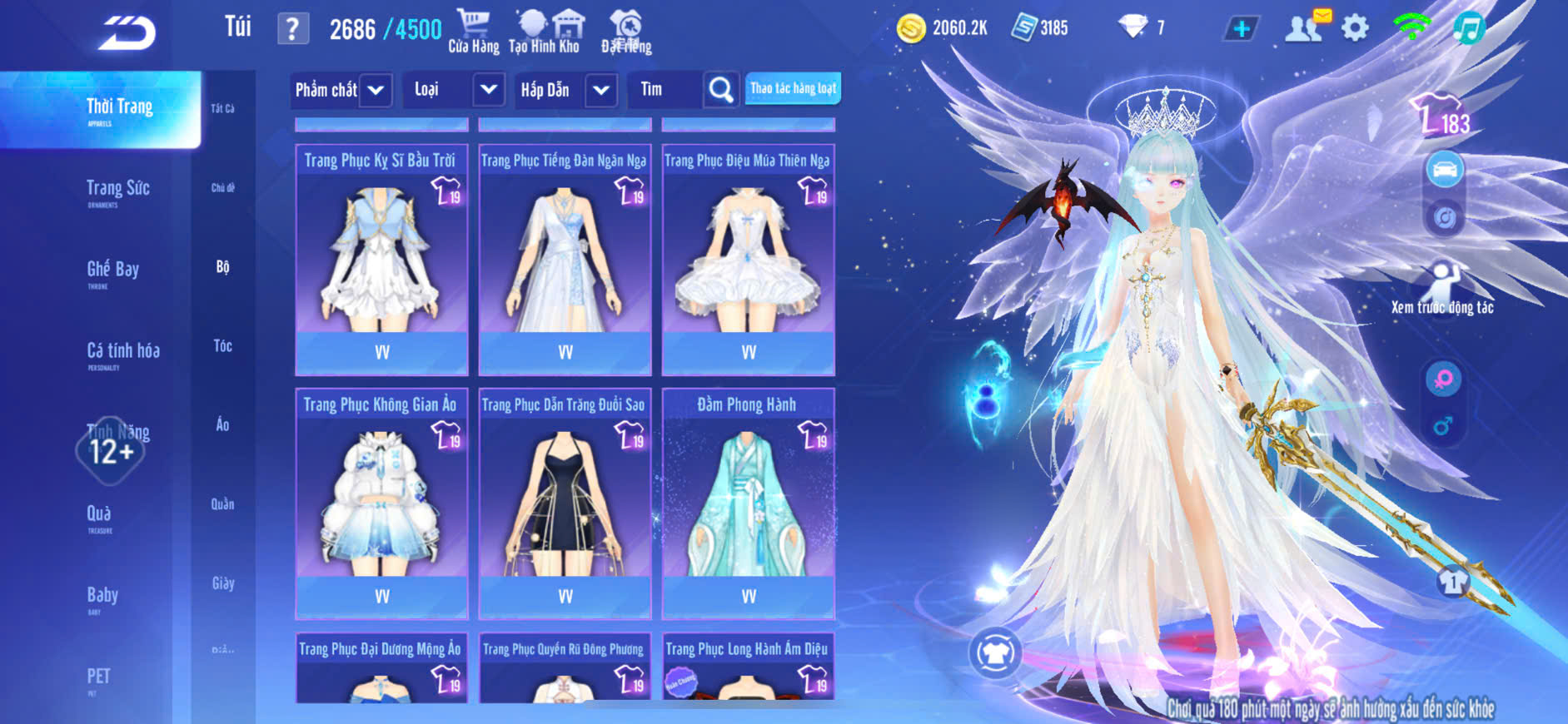Filter by Giày subcategory
Image resolution: width=1568 pixels, height=724 pixels.
point(222,583)
